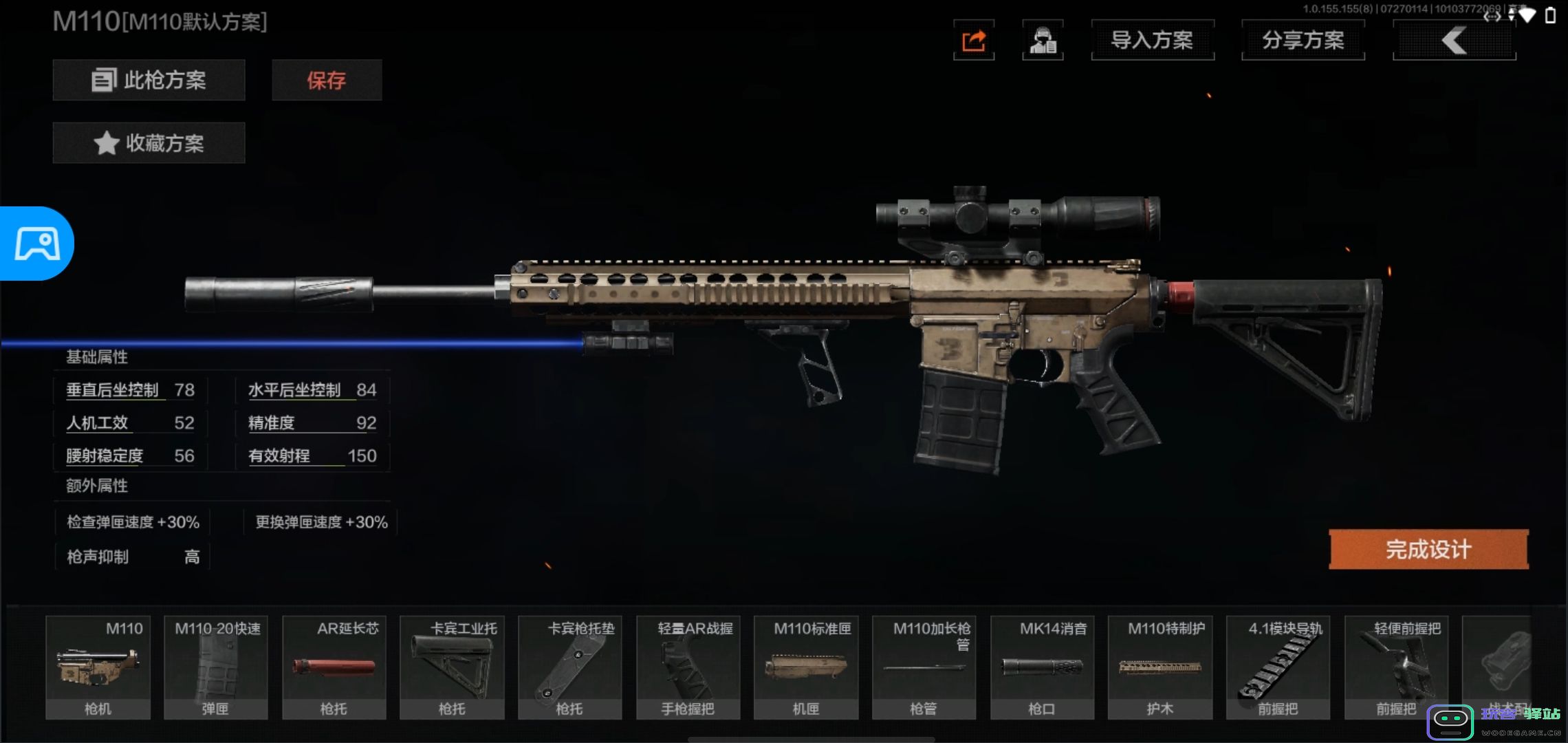Screen dimensions: 1568x743
Task: Open 此枪方案 gun scheme list
Action: point(149,80)
